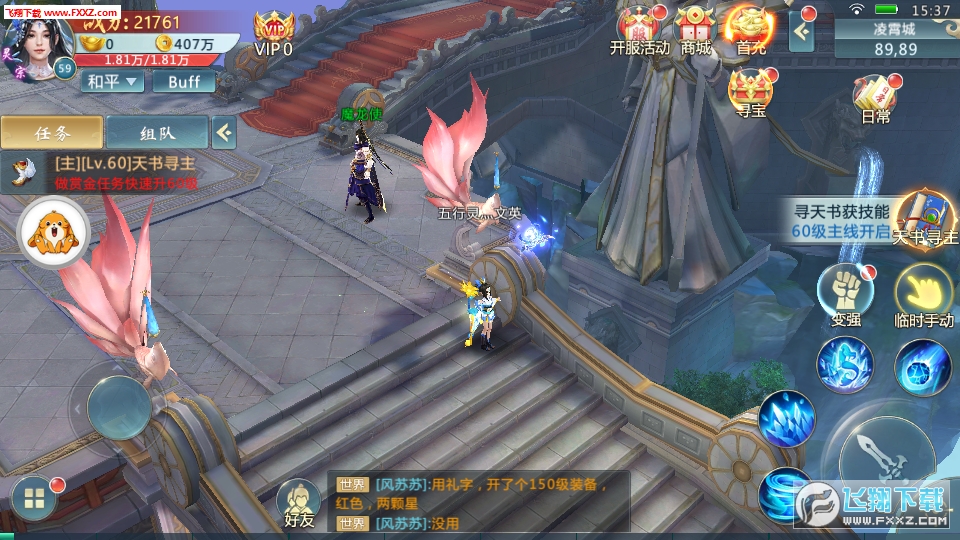This screenshot has width=960, height=540.
Task: Open the 商城 shop
Action: [x=696, y=30]
